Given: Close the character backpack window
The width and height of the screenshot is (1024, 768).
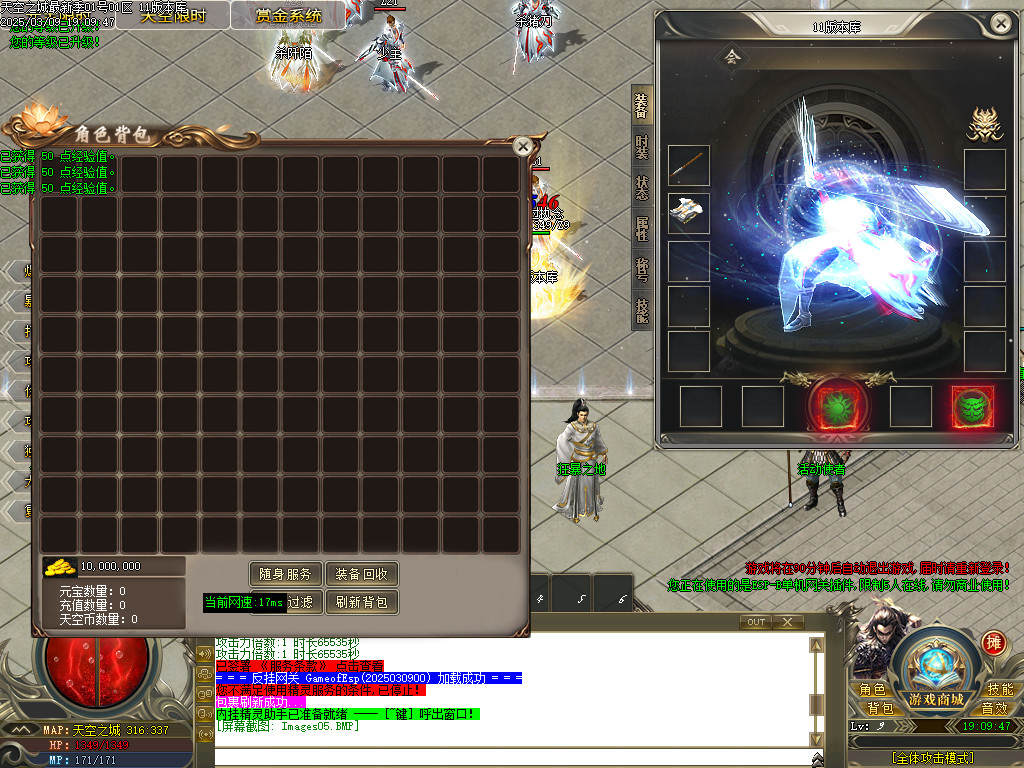Looking at the screenshot, I should (x=521, y=146).
